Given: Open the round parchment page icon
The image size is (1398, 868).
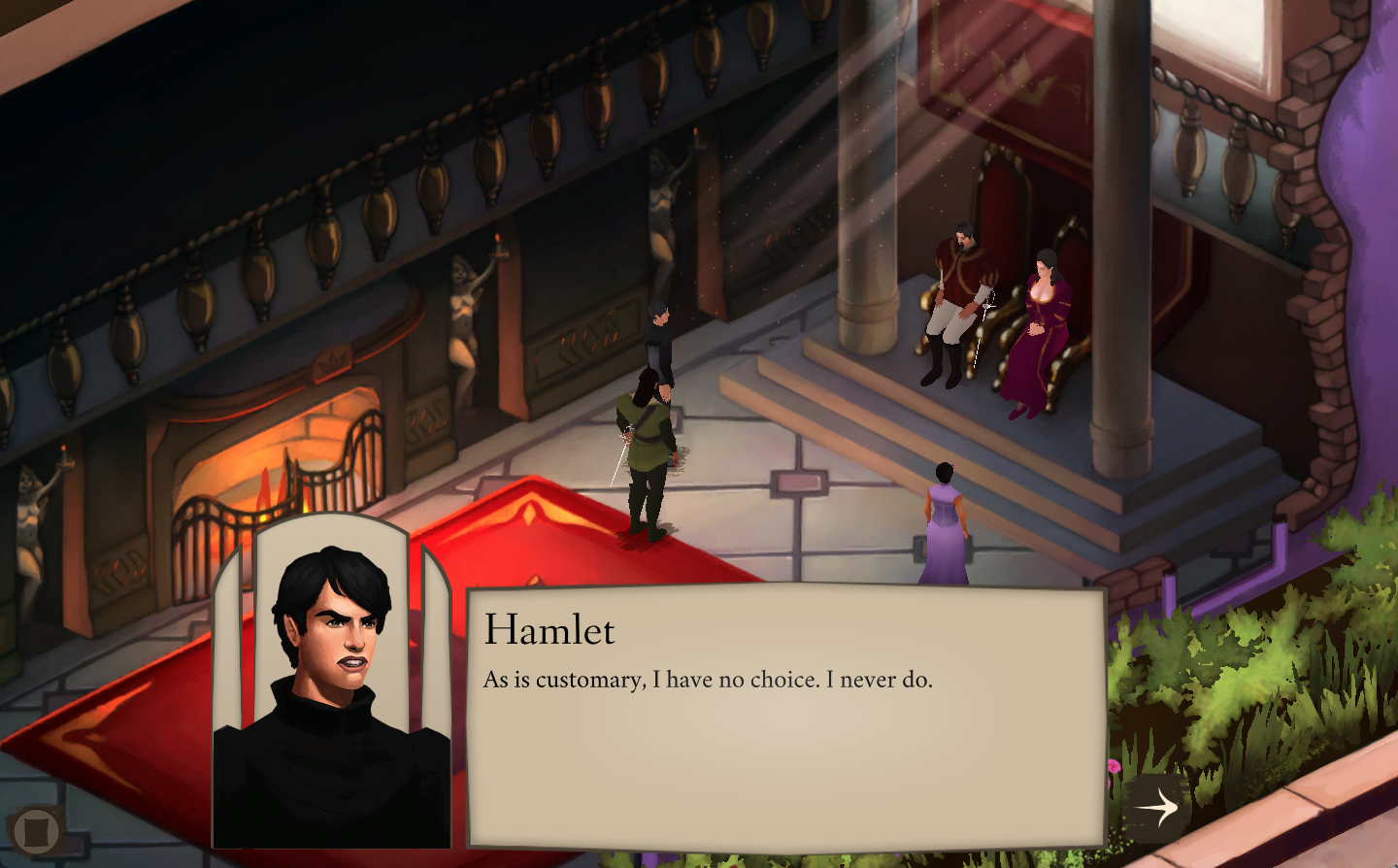Looking at the screenshot, I should click(x=36, y=831).
